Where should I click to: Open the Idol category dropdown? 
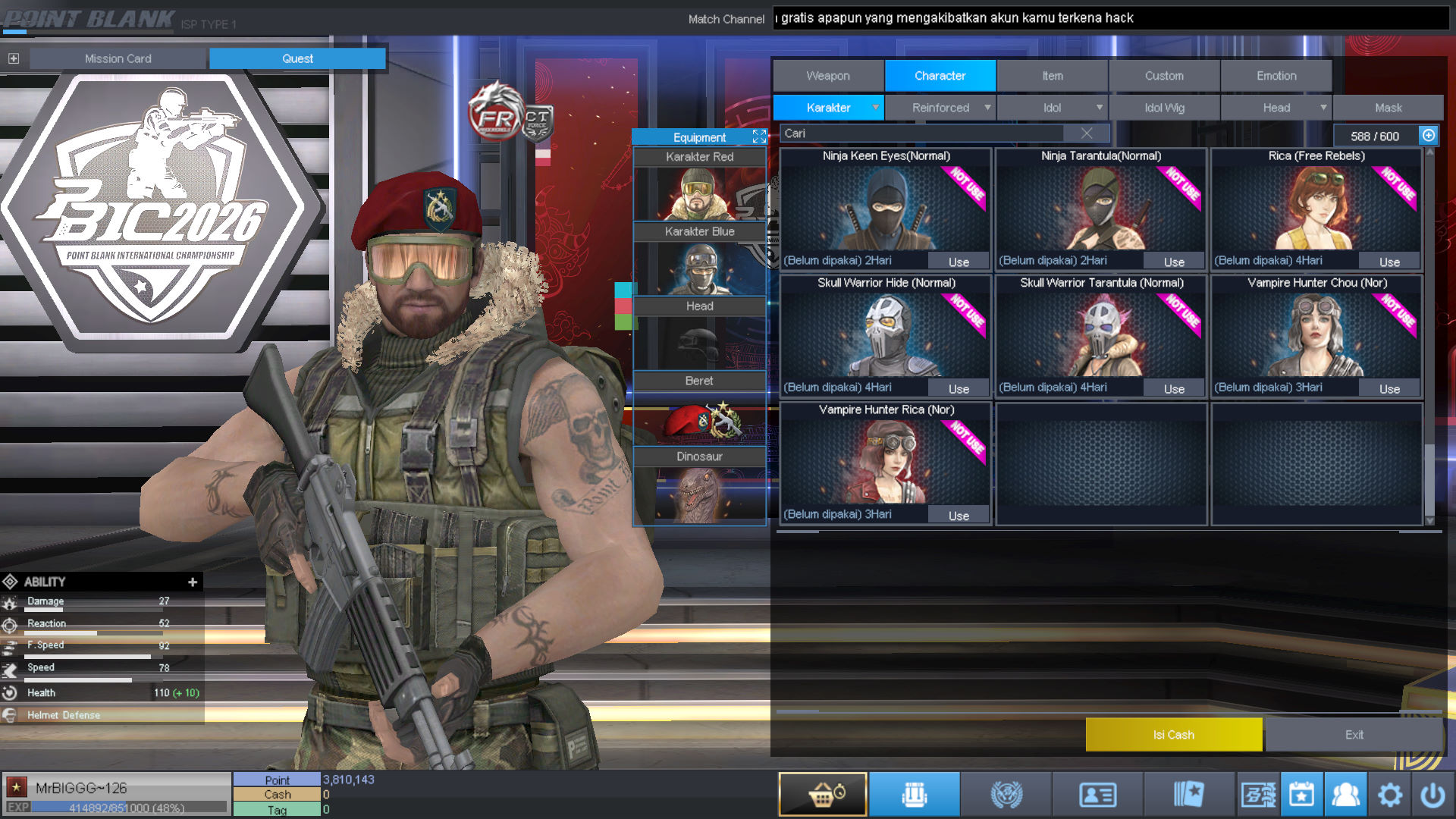pyautogui.click(x=1052, y=108)
